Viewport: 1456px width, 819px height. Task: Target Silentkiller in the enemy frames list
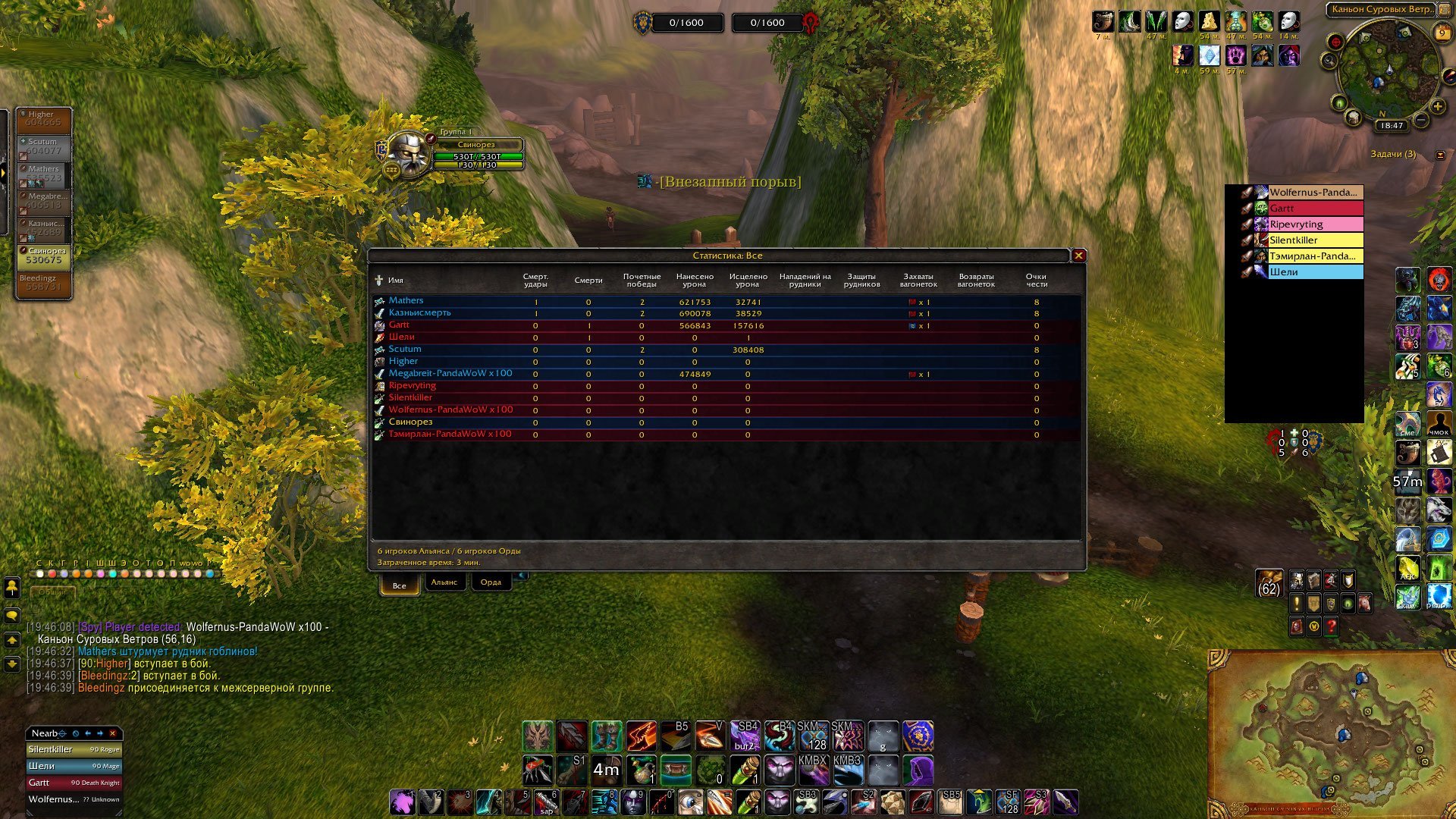[x=1315, y=240]
